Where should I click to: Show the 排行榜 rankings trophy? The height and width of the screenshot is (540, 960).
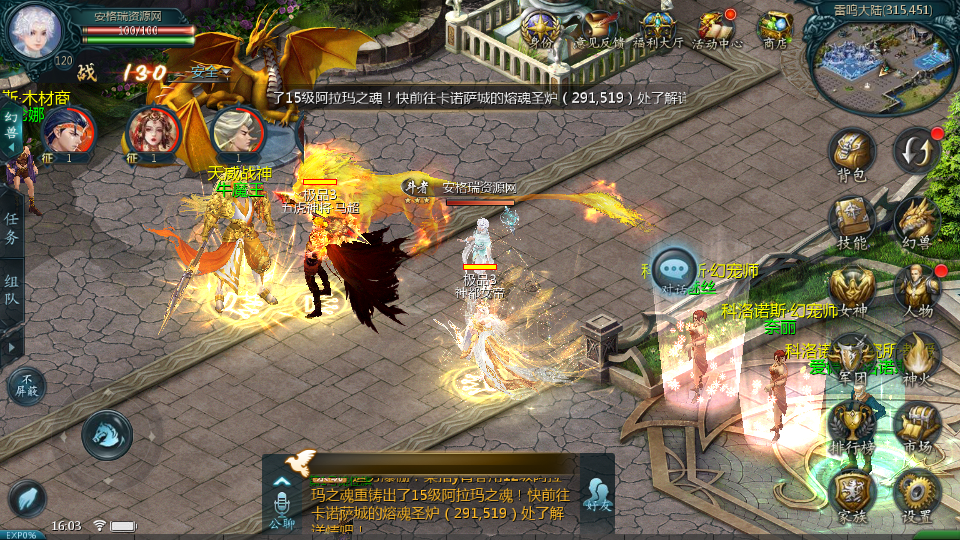[x=852, y=424]
